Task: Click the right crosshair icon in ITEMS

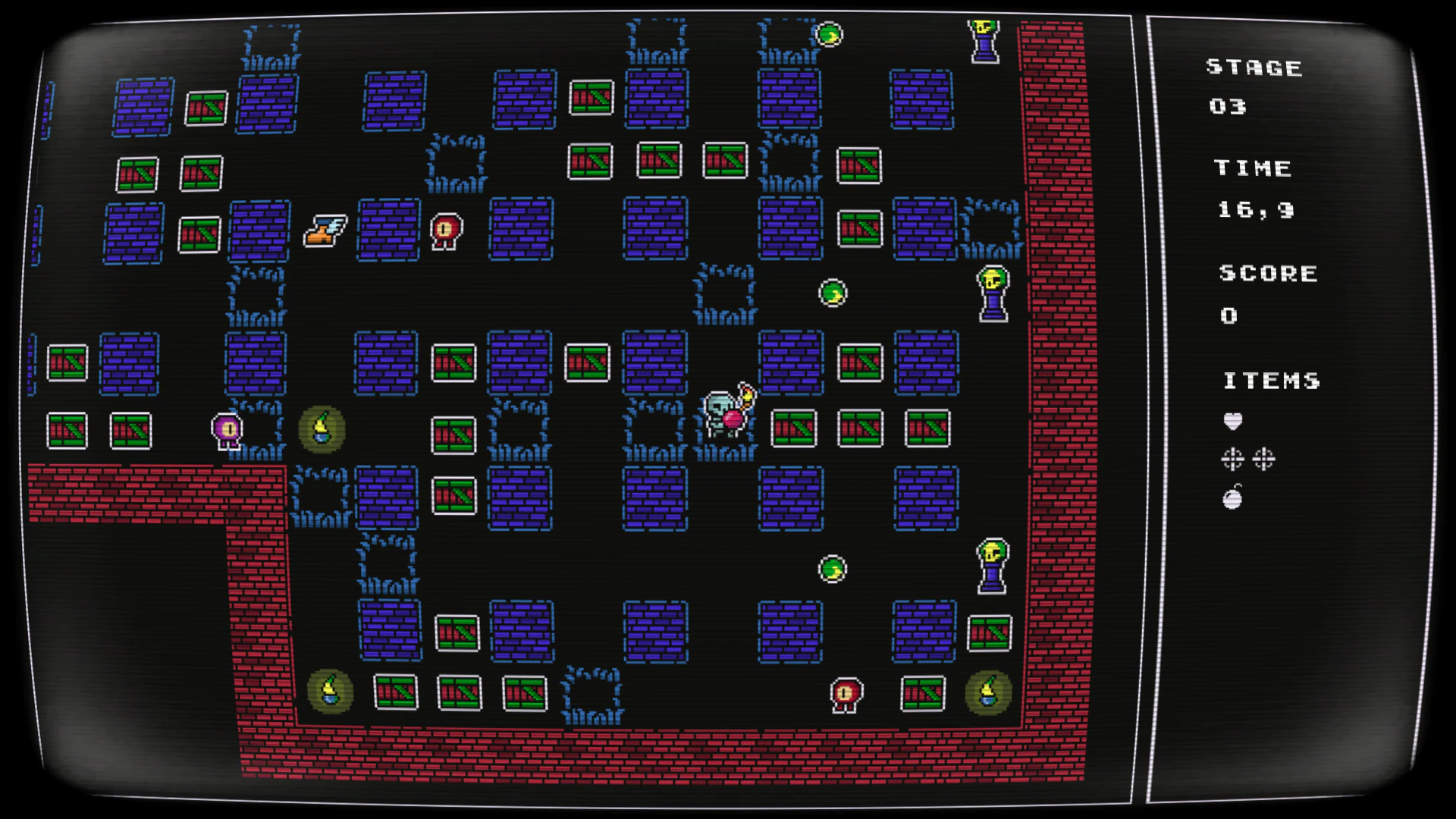Action: pyautogui.click(x=1263, y=459)
